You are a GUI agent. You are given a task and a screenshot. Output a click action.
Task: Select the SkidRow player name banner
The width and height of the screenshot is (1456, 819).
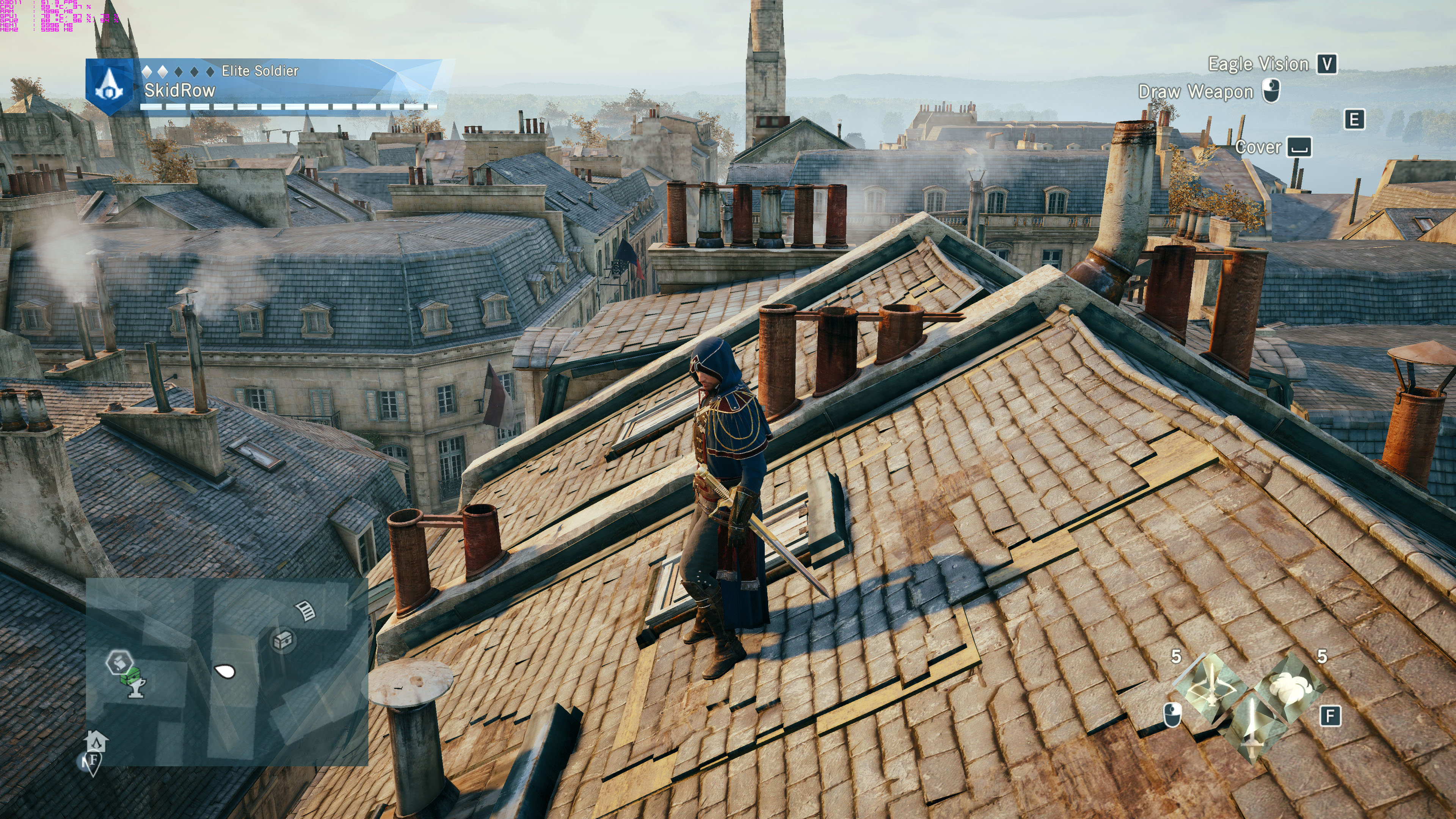coord(180,91)
